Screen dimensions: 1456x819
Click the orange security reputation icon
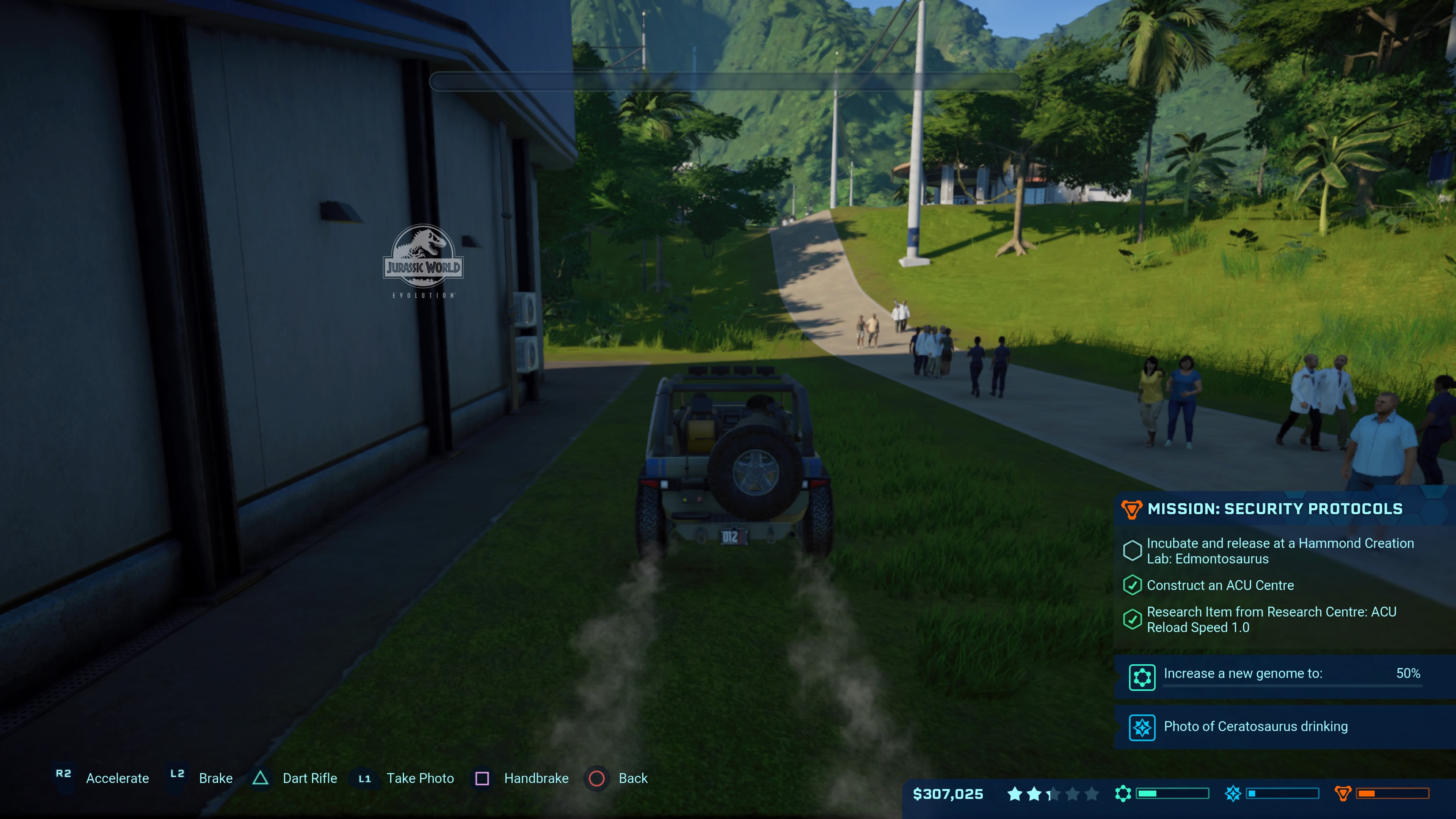point(1342,794)
